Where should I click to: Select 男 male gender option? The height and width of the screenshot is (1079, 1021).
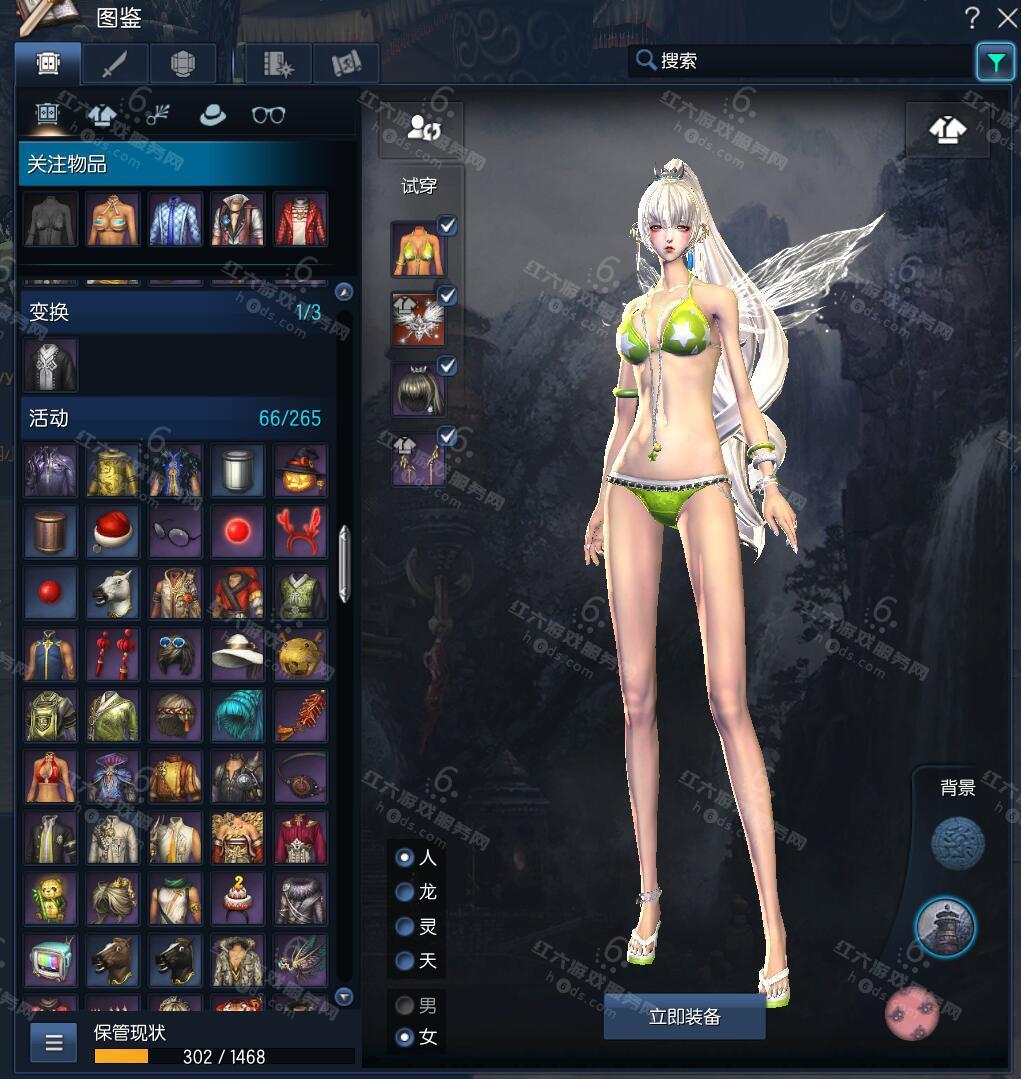click(x=405, y=1005)
